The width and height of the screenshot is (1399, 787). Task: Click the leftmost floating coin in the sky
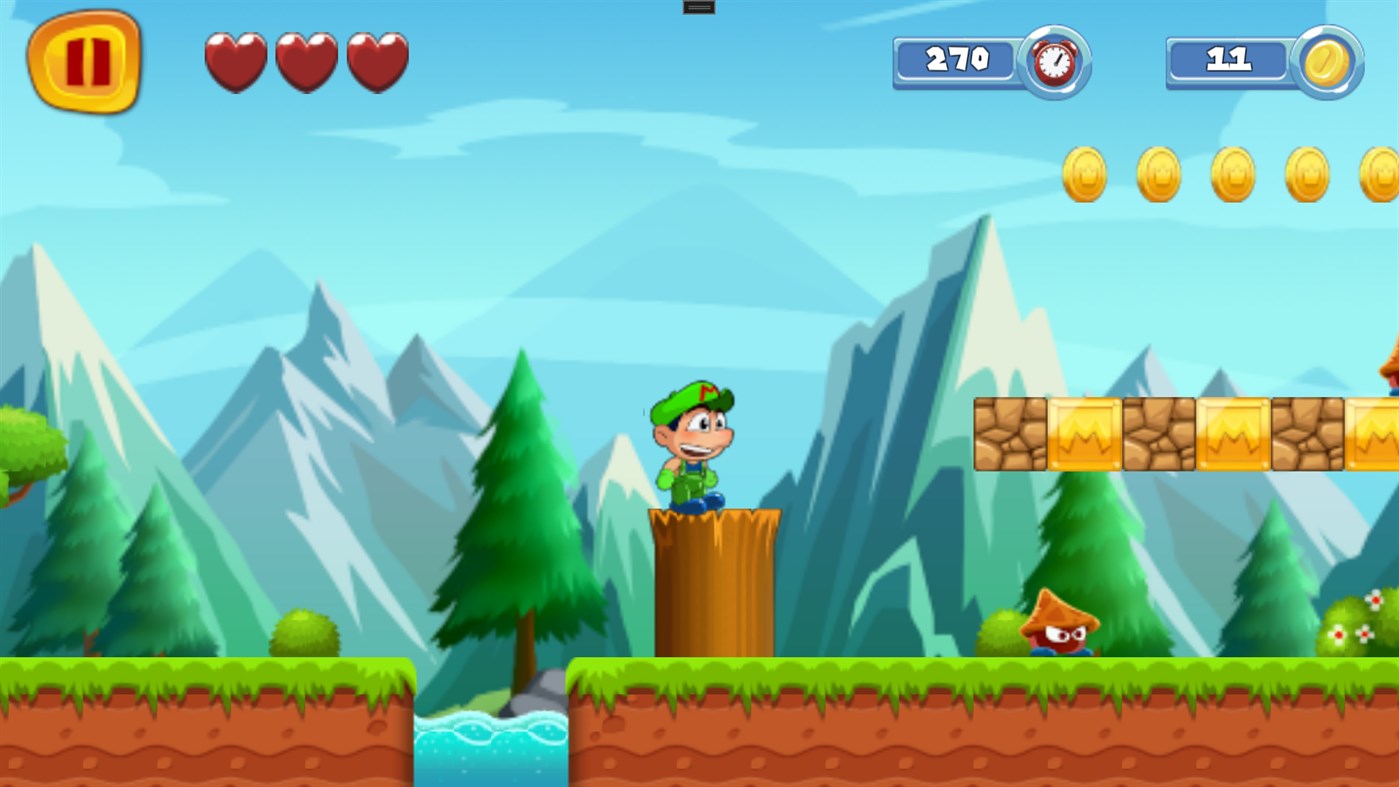tap(1085, 173)
